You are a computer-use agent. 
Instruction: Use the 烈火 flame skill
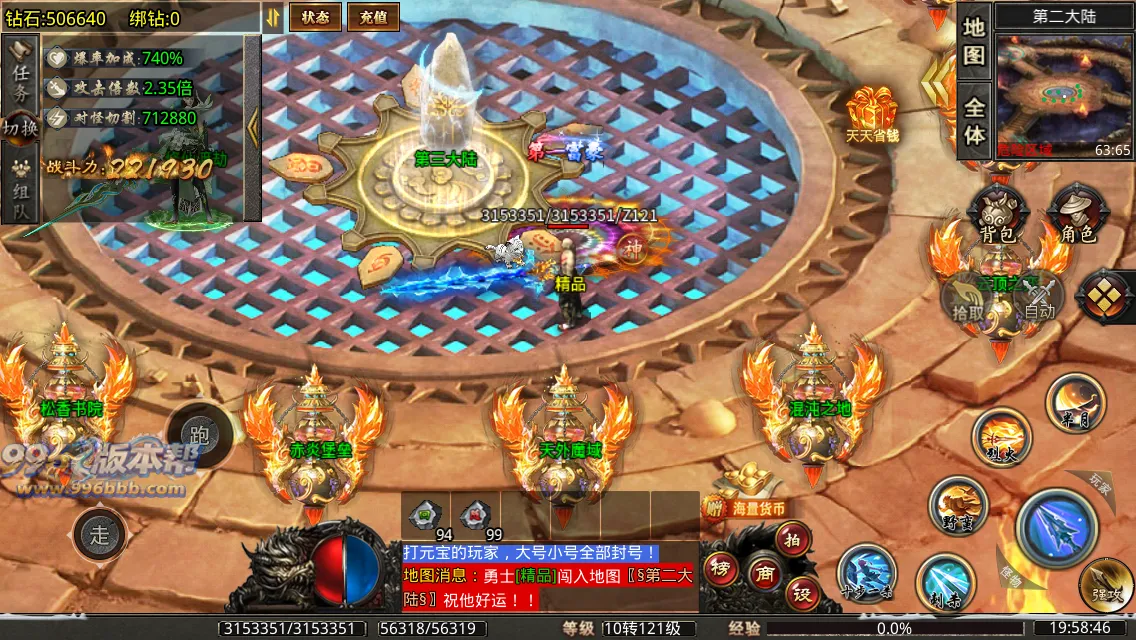click(x=1000, y=437)
